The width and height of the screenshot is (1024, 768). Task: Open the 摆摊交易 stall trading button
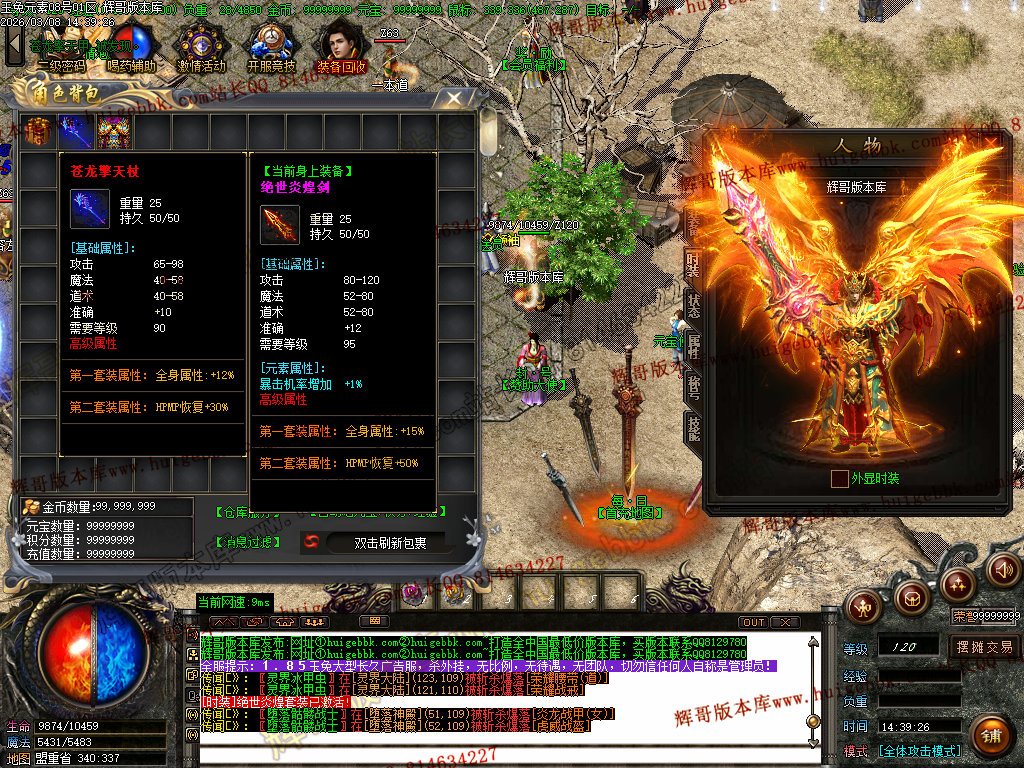click(x=984, y=647)
